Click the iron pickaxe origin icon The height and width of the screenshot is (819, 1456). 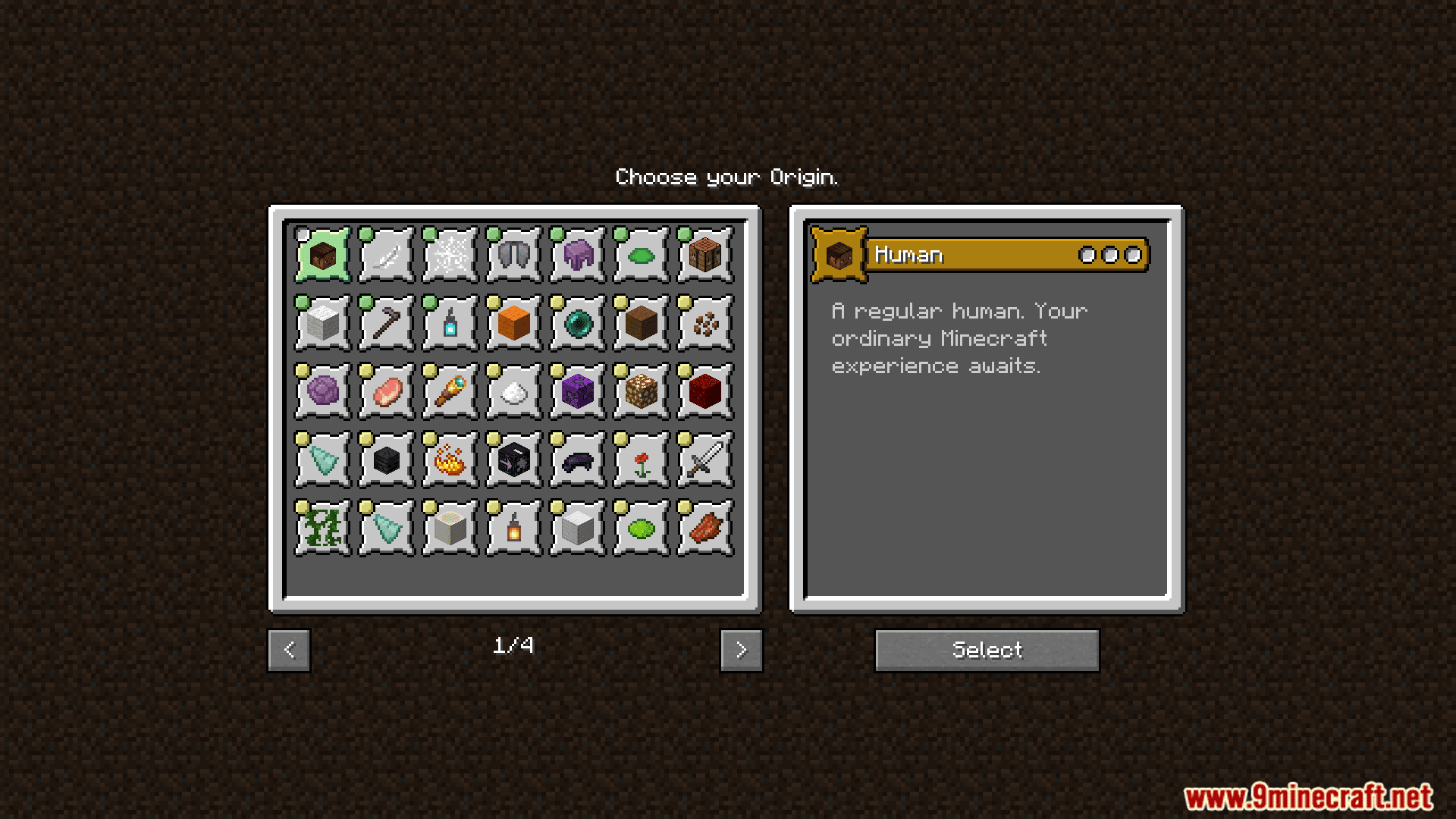[x=384, y=322]
